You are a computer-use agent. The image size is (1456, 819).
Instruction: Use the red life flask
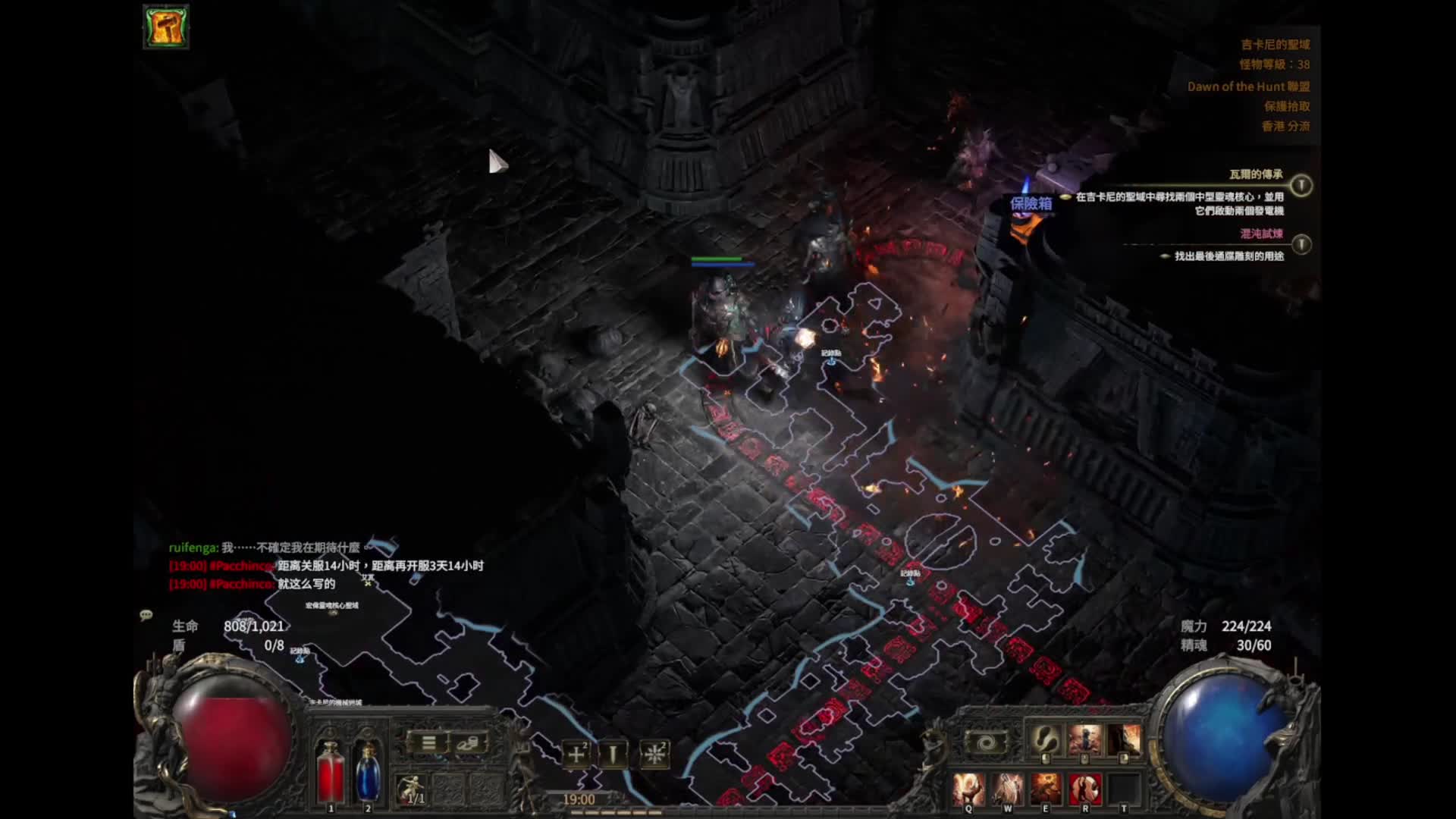[x=330, y=772]
